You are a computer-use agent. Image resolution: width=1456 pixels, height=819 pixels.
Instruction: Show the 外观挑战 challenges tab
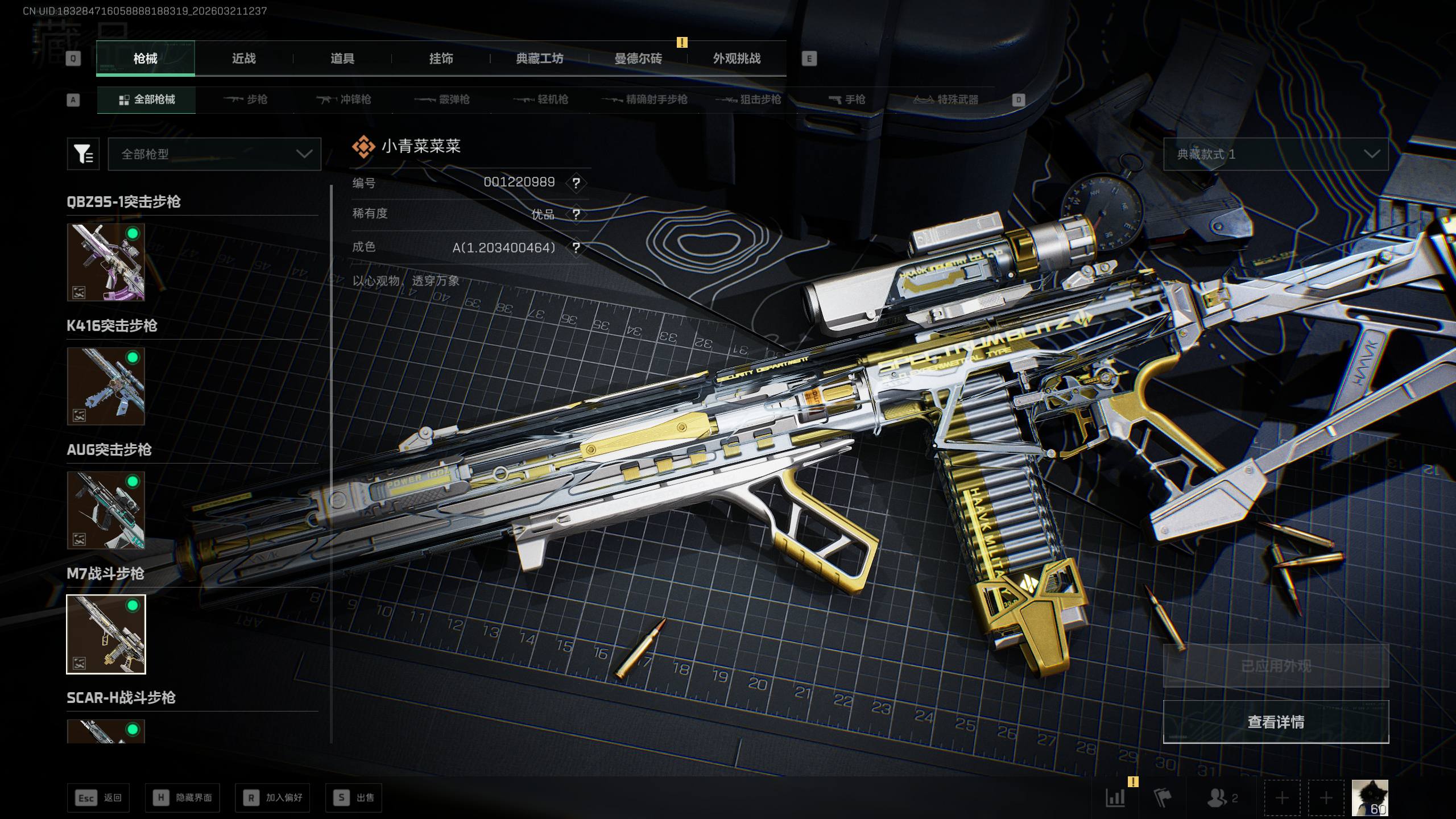(x=737, y=59)
